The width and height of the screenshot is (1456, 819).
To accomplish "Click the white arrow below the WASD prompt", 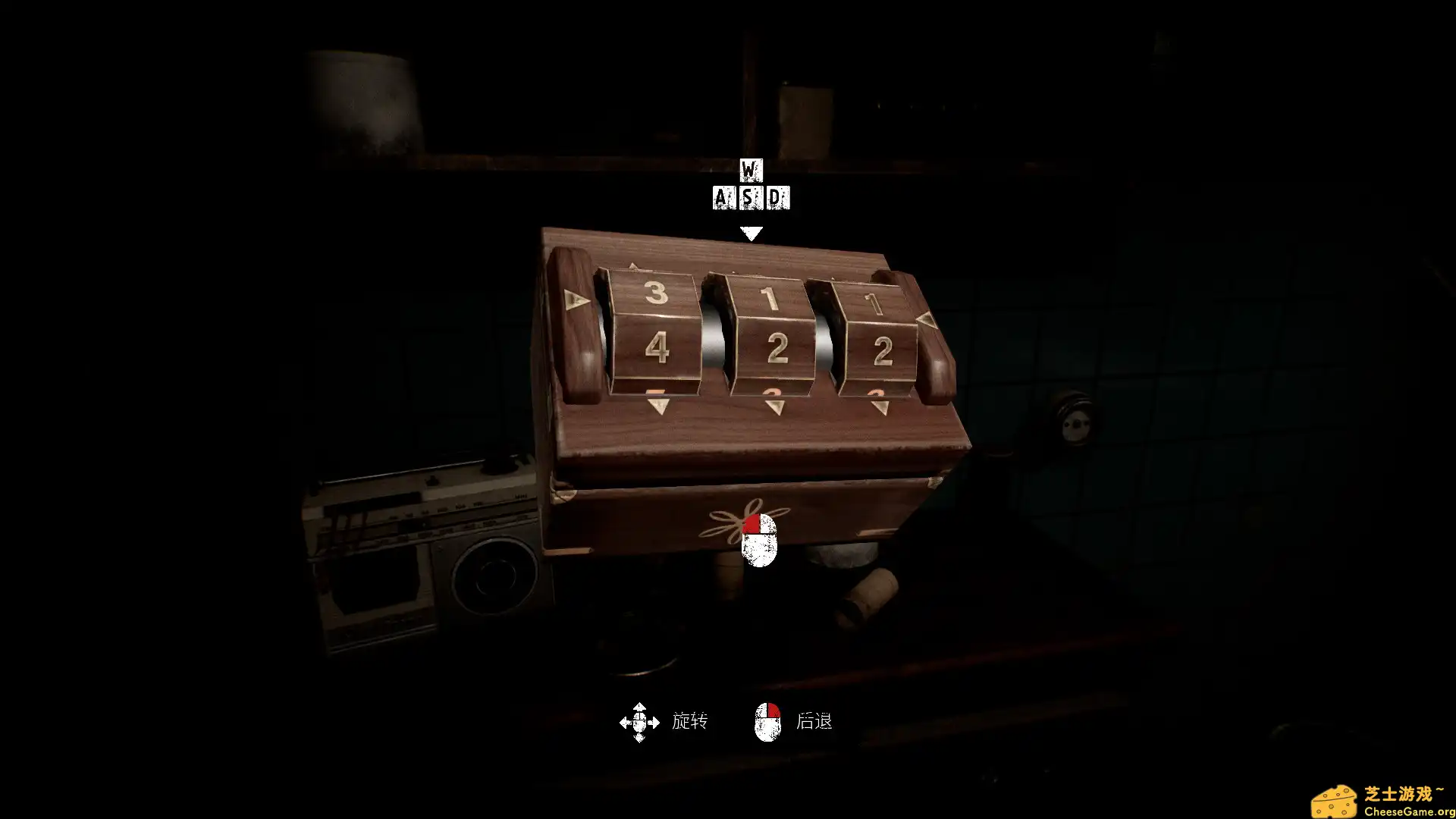I will [x=752, y=234].
